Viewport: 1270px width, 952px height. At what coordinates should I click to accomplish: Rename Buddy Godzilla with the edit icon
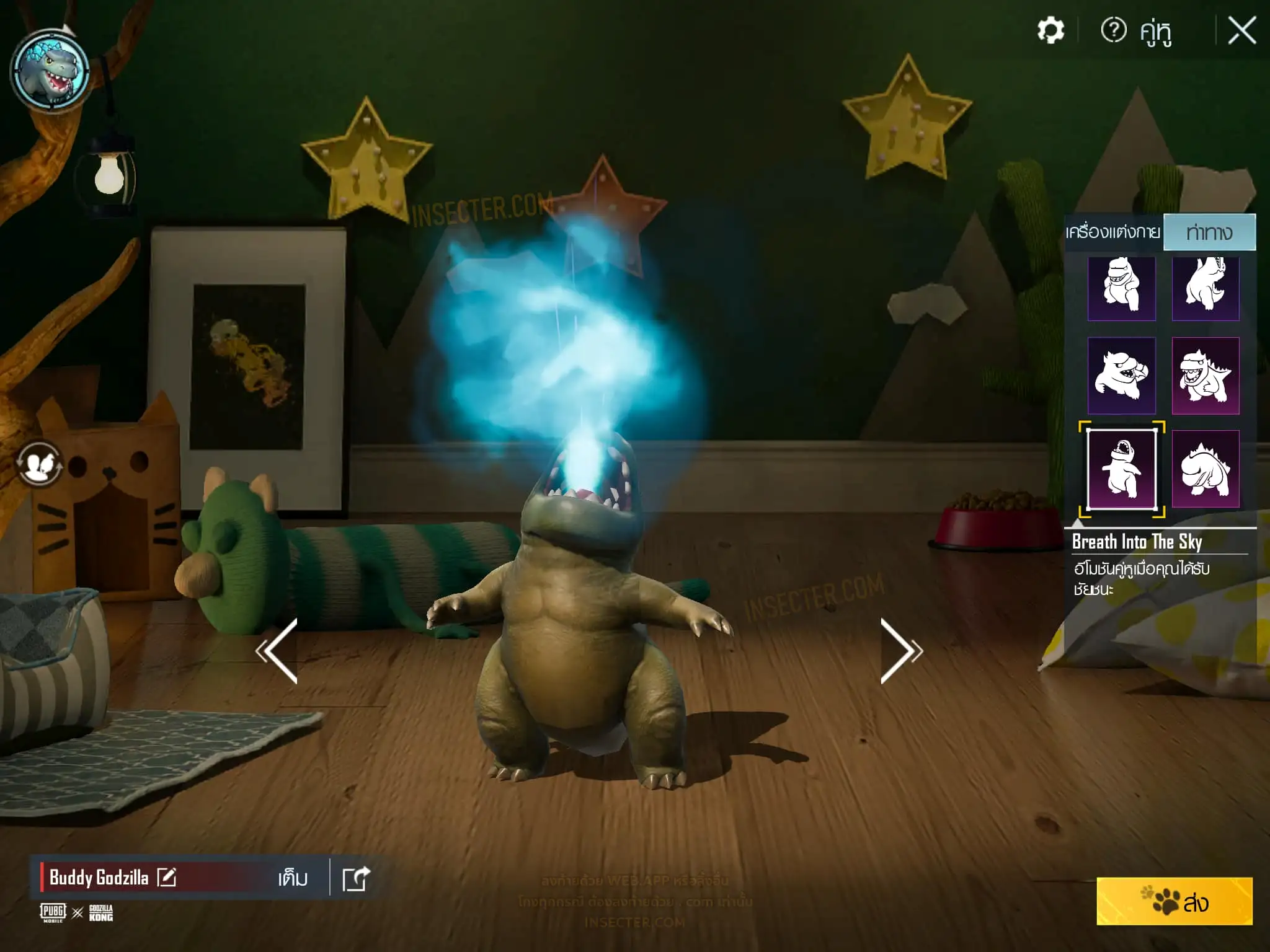pyautogui.click(x=166, y=878)
